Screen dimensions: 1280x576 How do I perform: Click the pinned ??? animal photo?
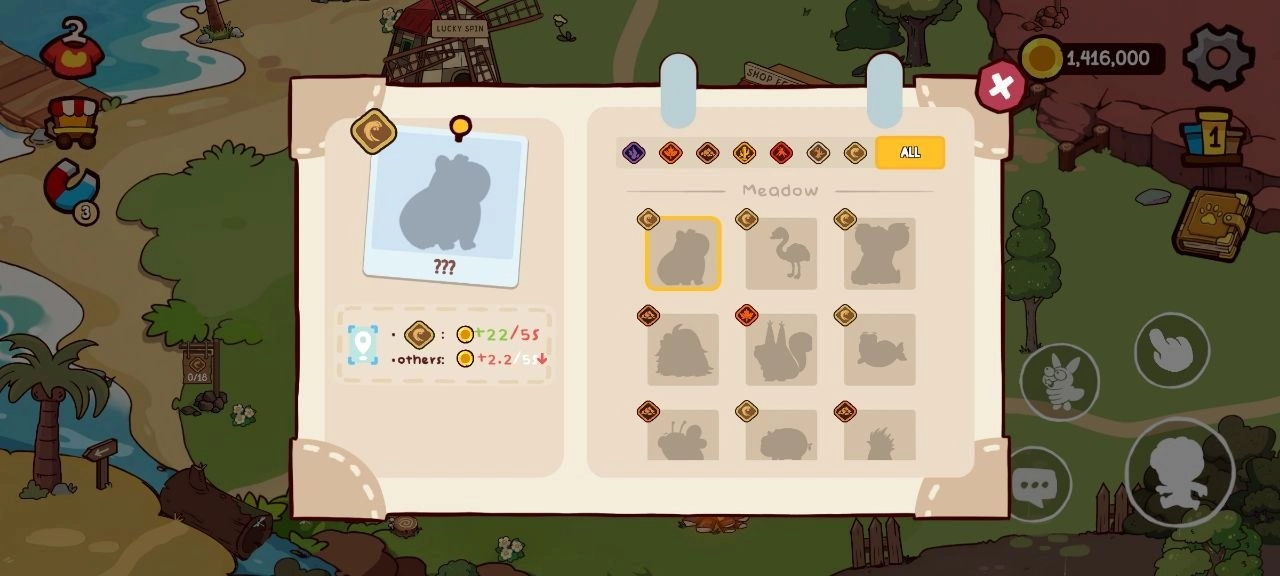[x=445, y=206]
